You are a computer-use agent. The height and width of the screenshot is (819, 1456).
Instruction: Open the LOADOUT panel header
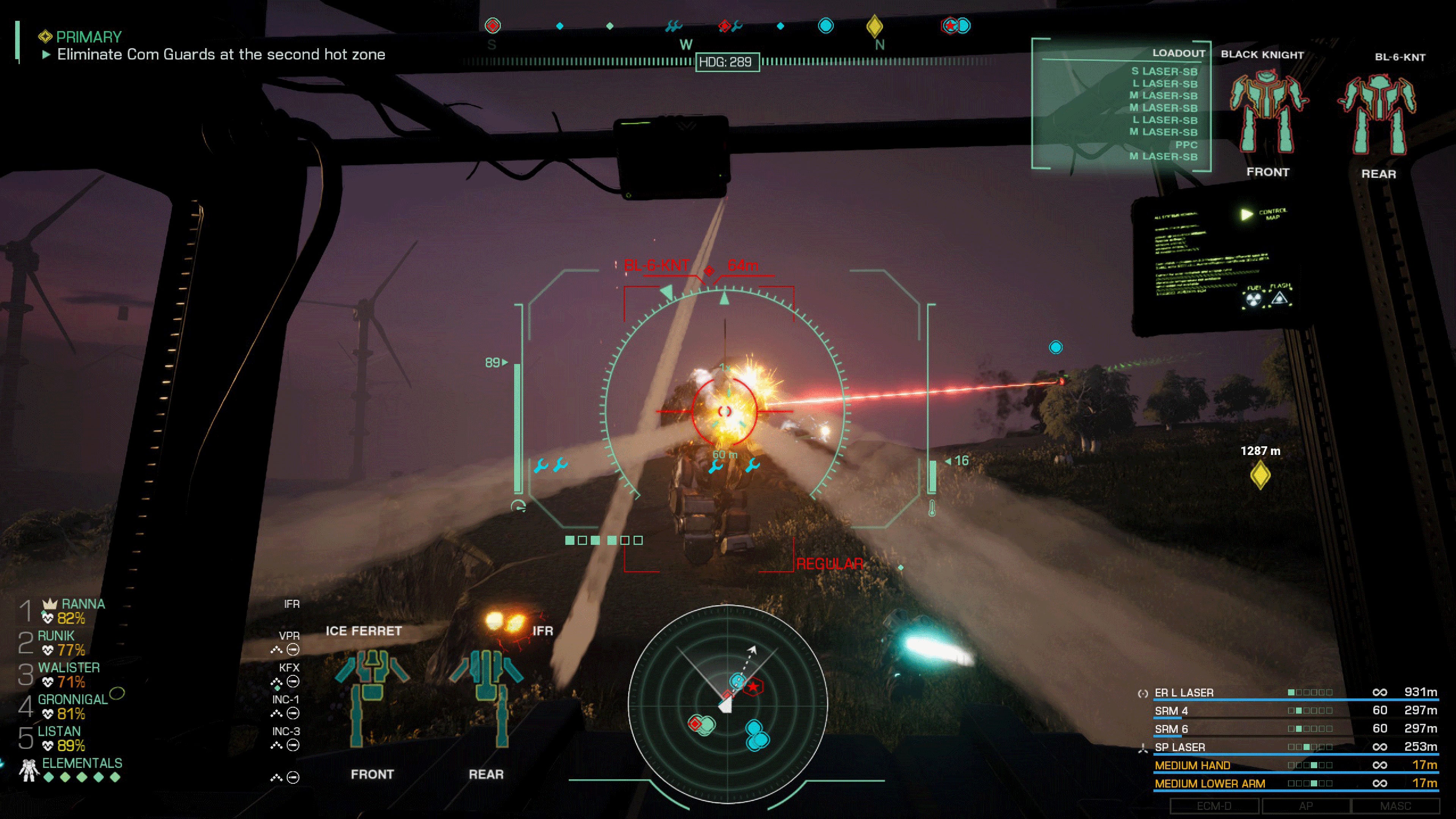(x=1178, y=53)
